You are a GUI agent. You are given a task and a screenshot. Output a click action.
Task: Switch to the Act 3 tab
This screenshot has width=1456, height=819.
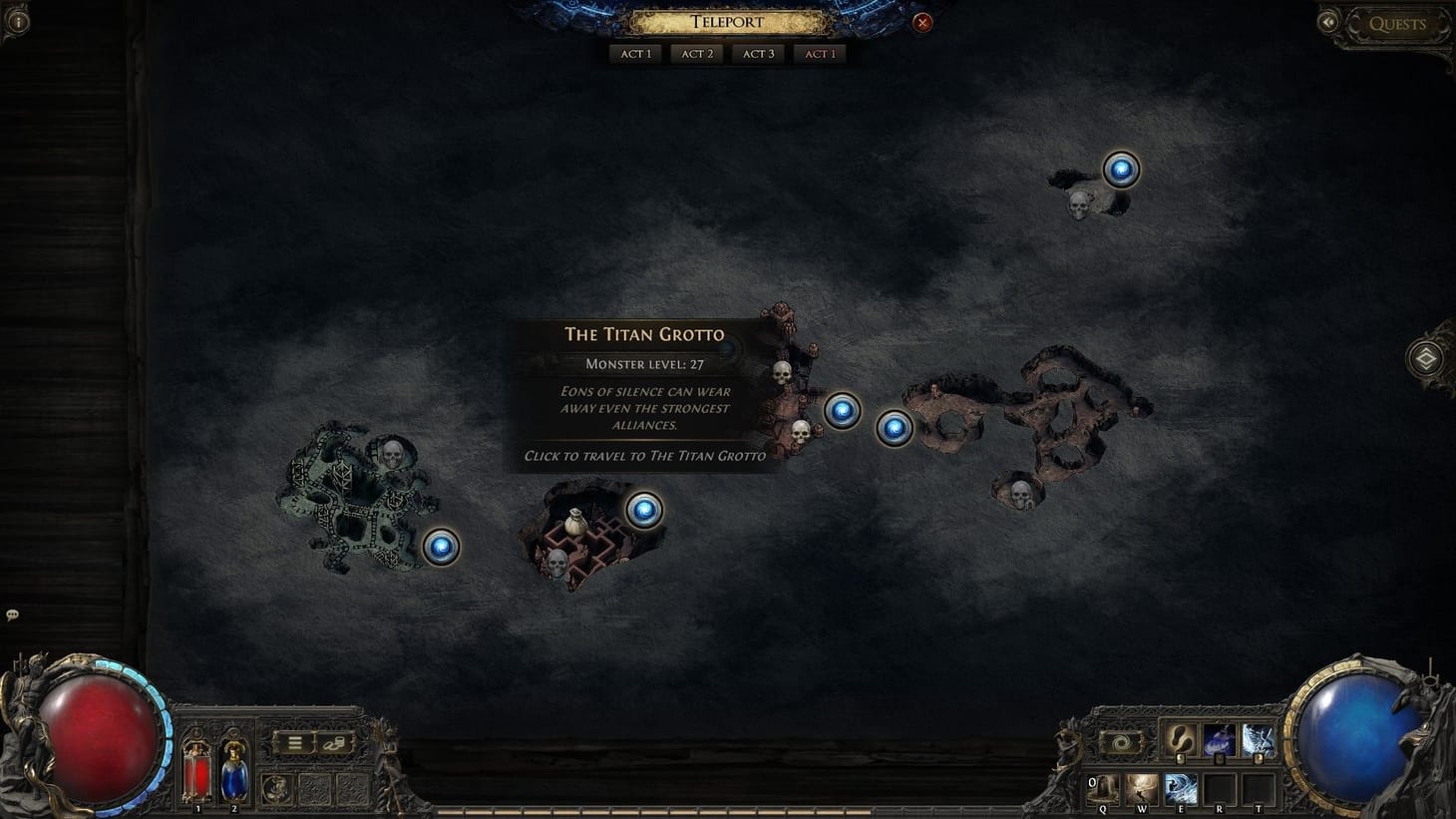757,53
